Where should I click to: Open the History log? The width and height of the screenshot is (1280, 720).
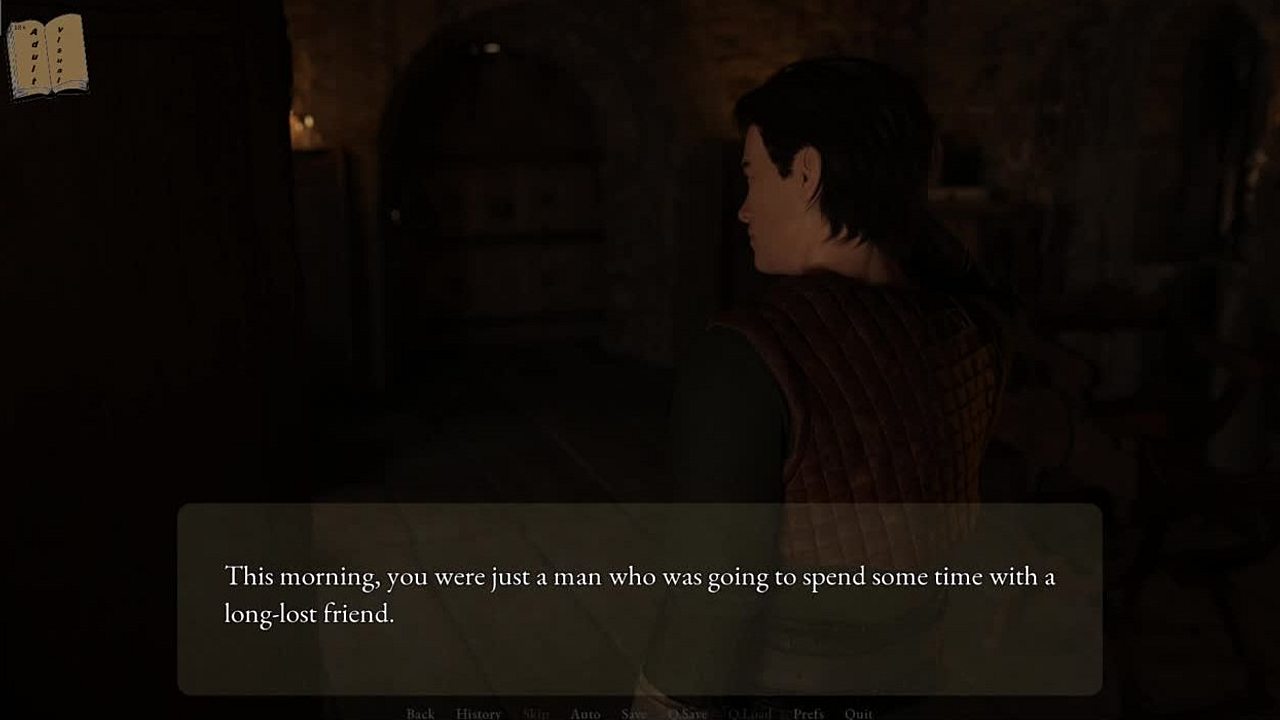(x=478, y=713)
